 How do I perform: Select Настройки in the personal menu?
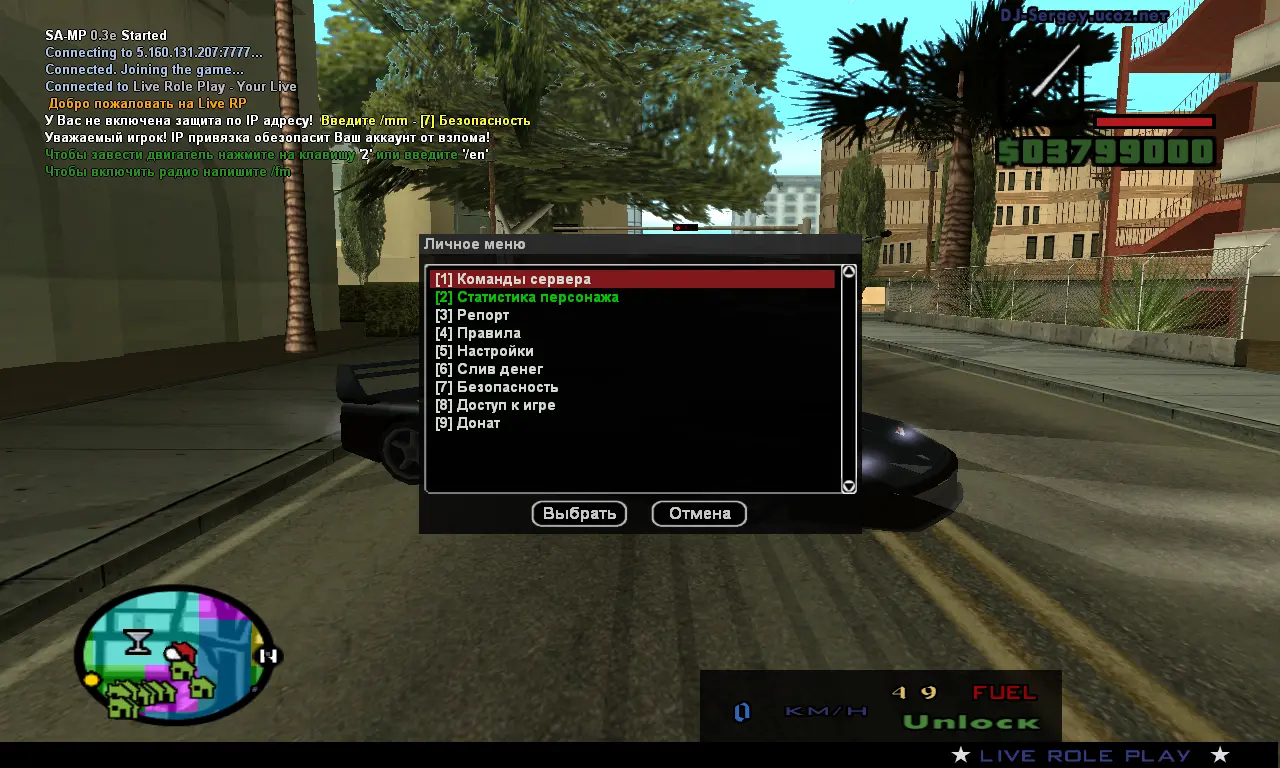[x=485, y=351]
